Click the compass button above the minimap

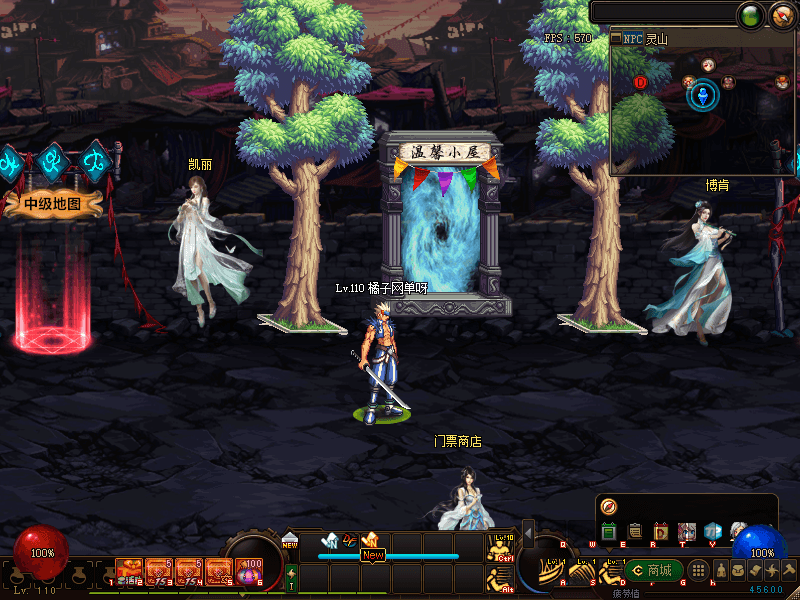[780, 15]
